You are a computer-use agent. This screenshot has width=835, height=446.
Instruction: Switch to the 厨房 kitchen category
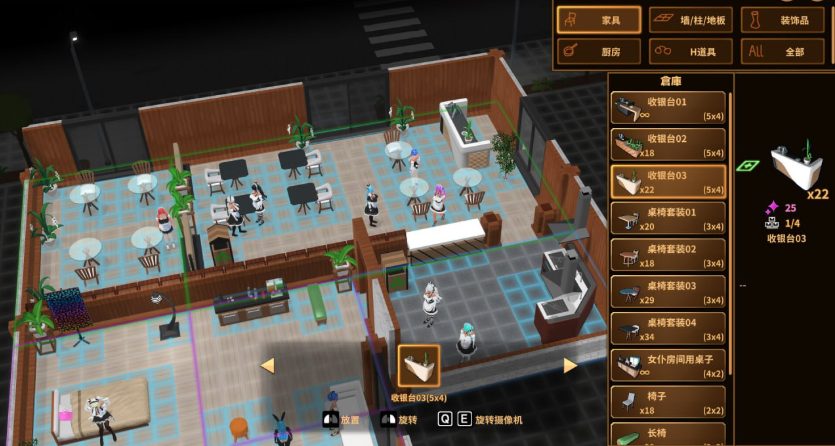click(597, 51)
